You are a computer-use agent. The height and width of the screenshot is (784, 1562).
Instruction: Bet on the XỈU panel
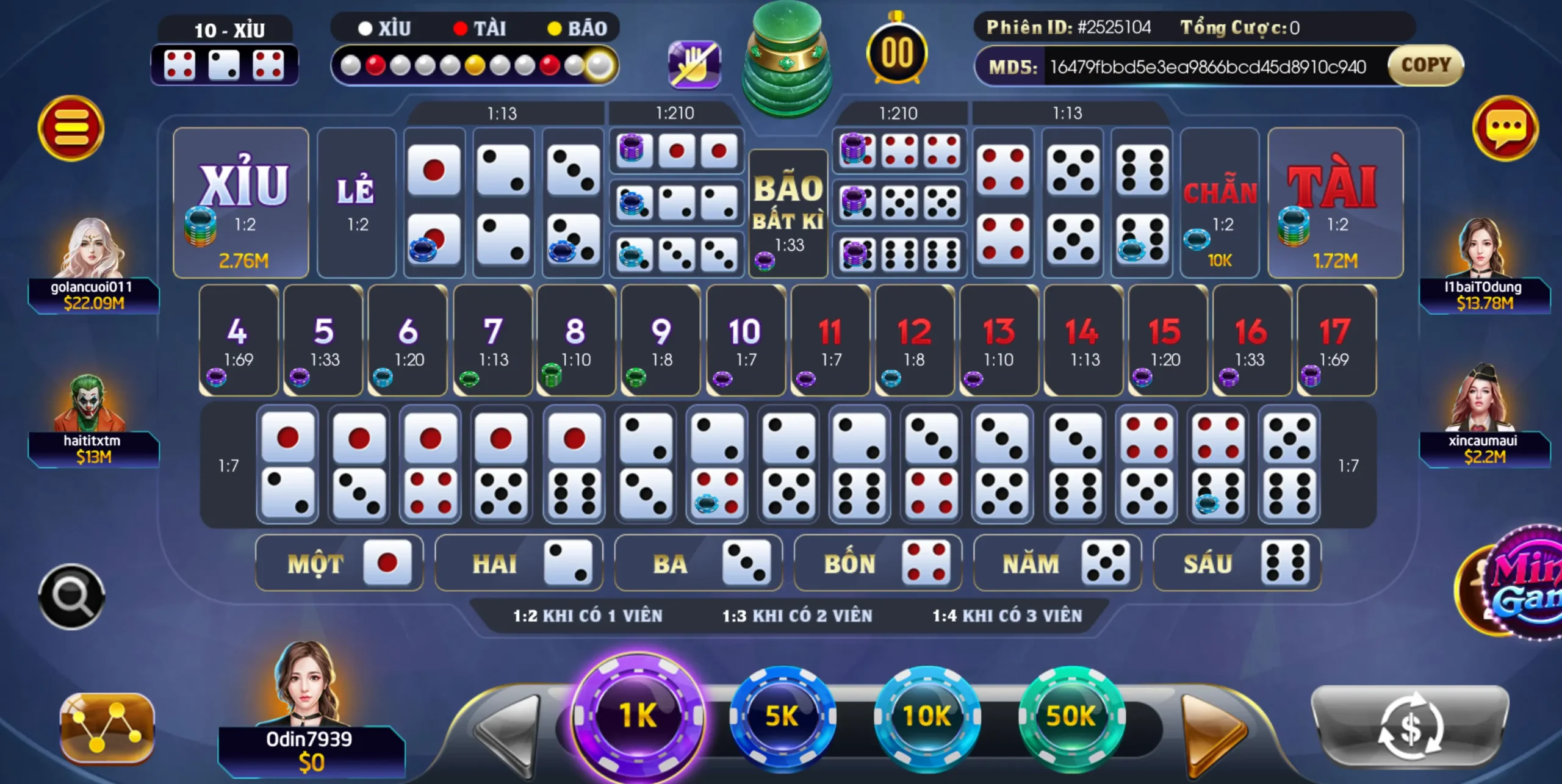point(241,203)
